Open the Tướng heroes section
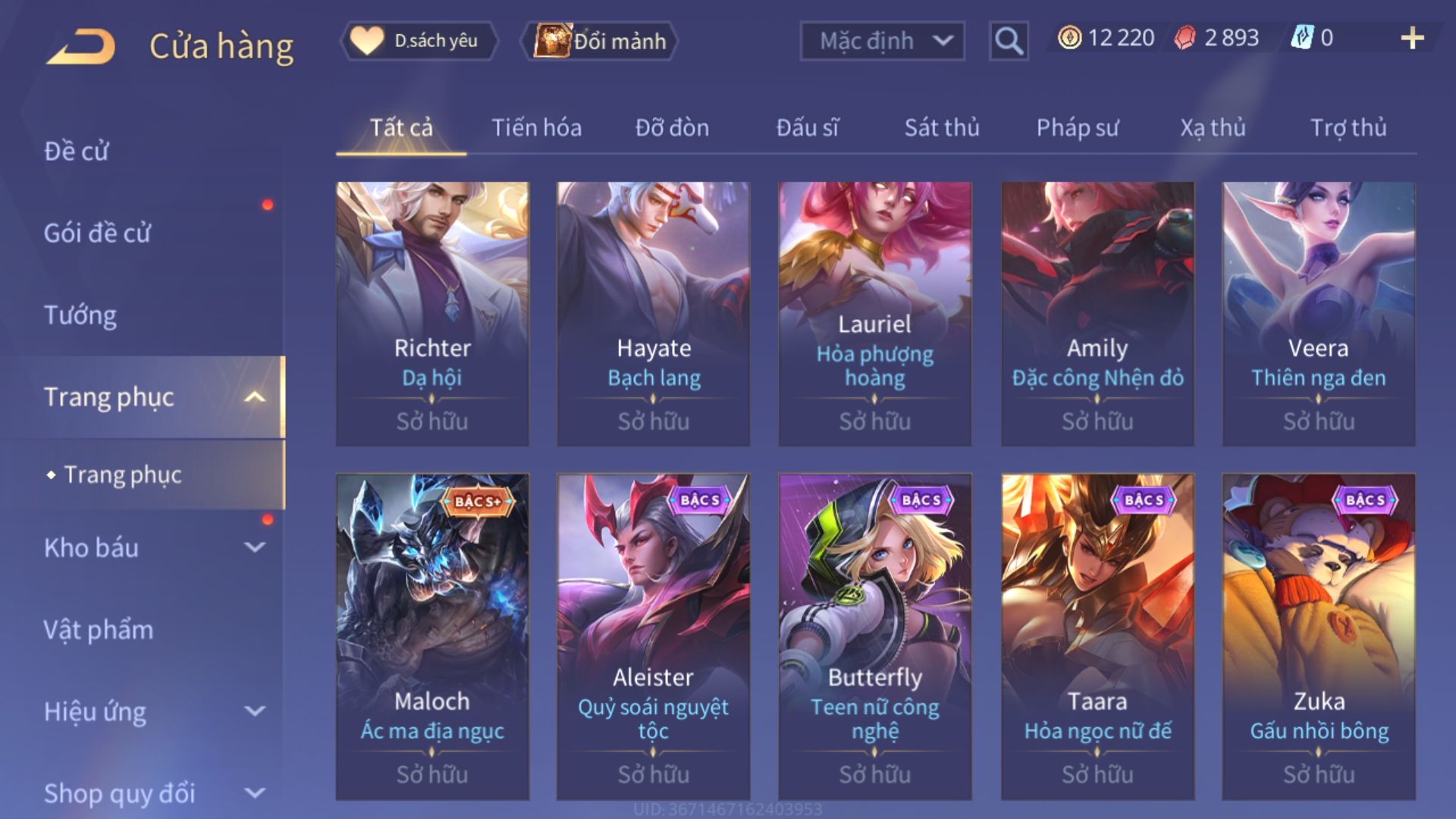 tap(80, 315)
